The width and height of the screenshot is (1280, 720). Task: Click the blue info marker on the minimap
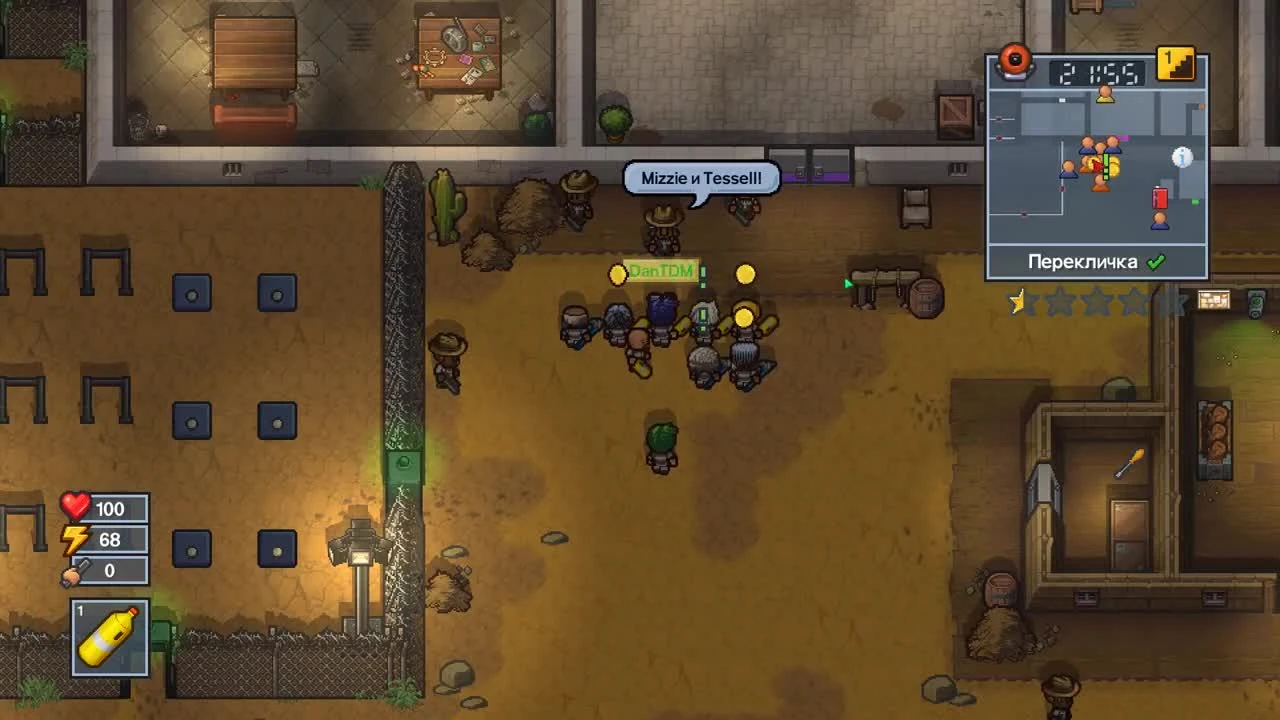[1182, 158]
